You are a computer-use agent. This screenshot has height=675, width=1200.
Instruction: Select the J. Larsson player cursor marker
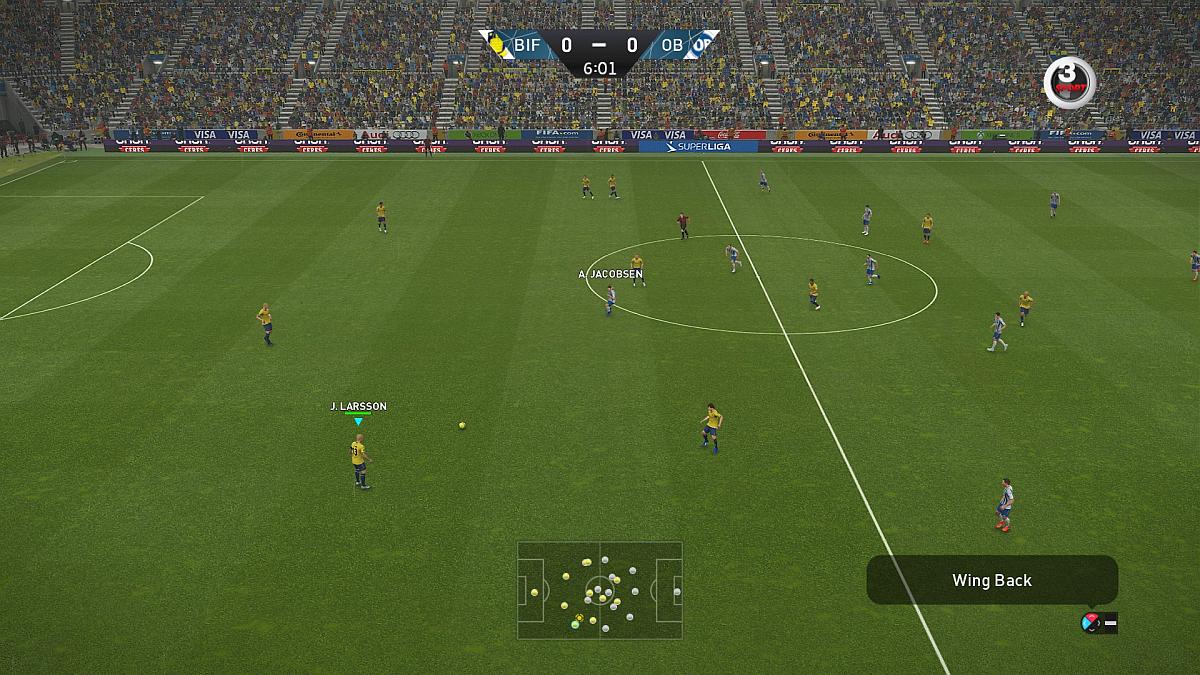coord(358,421)
